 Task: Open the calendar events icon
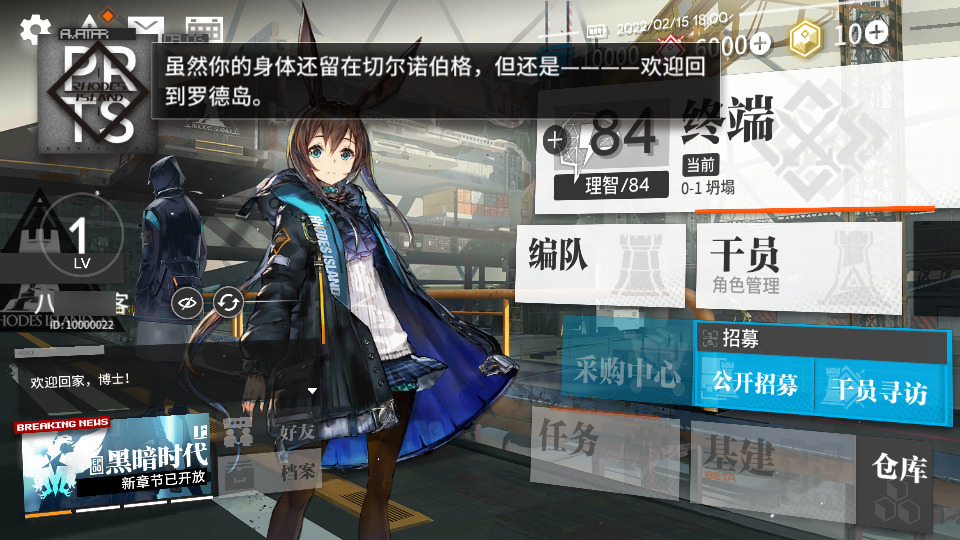coord(204,29)
